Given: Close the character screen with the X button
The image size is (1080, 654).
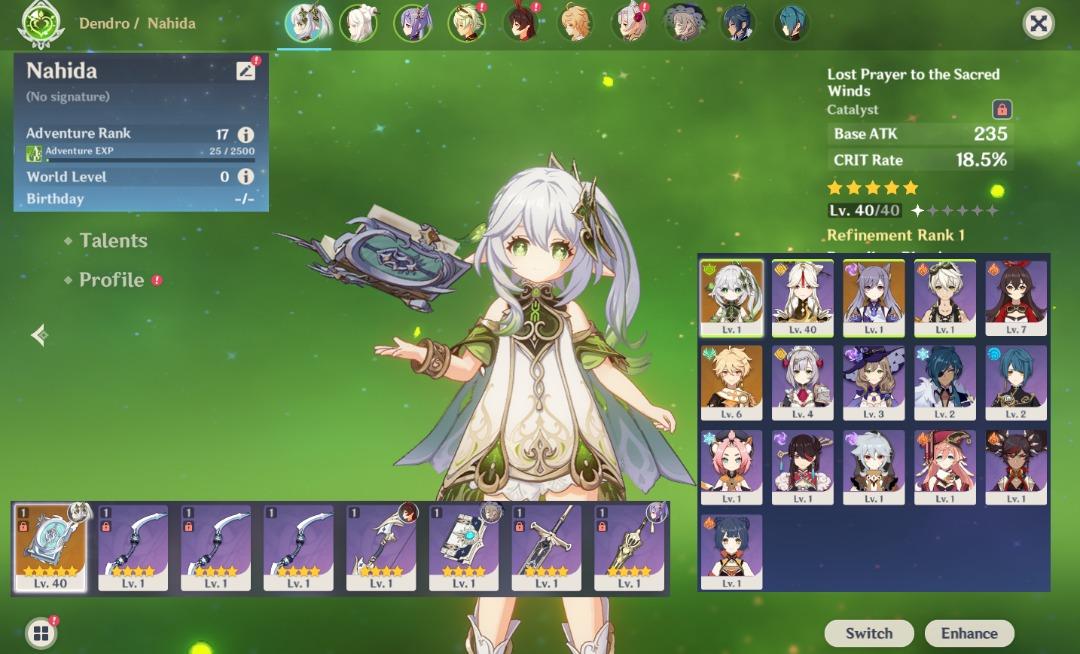Looking at the screenshot, I should pos(1039,24).
